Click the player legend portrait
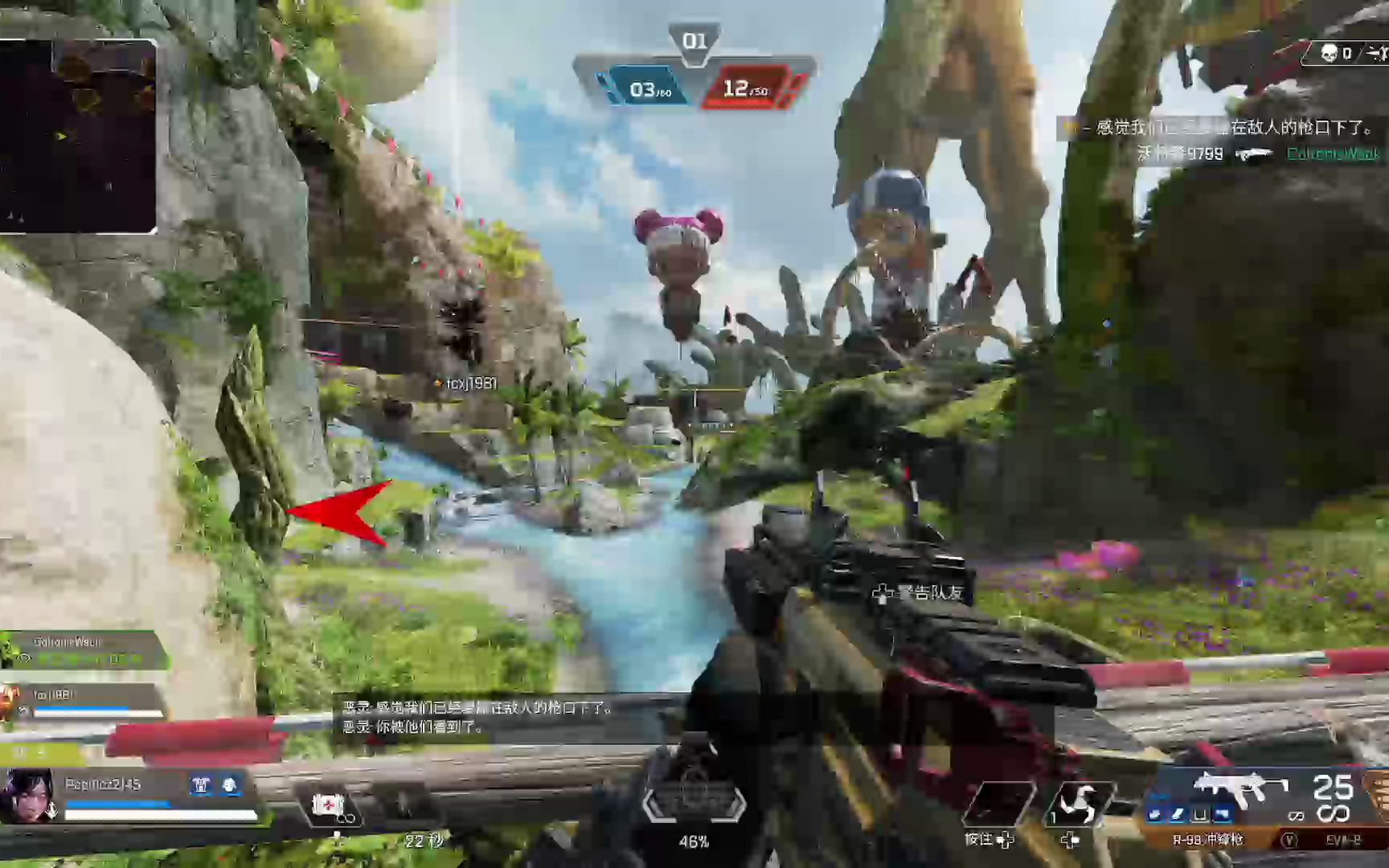The width and height of the screenshot is (1389, 868). 28,796
